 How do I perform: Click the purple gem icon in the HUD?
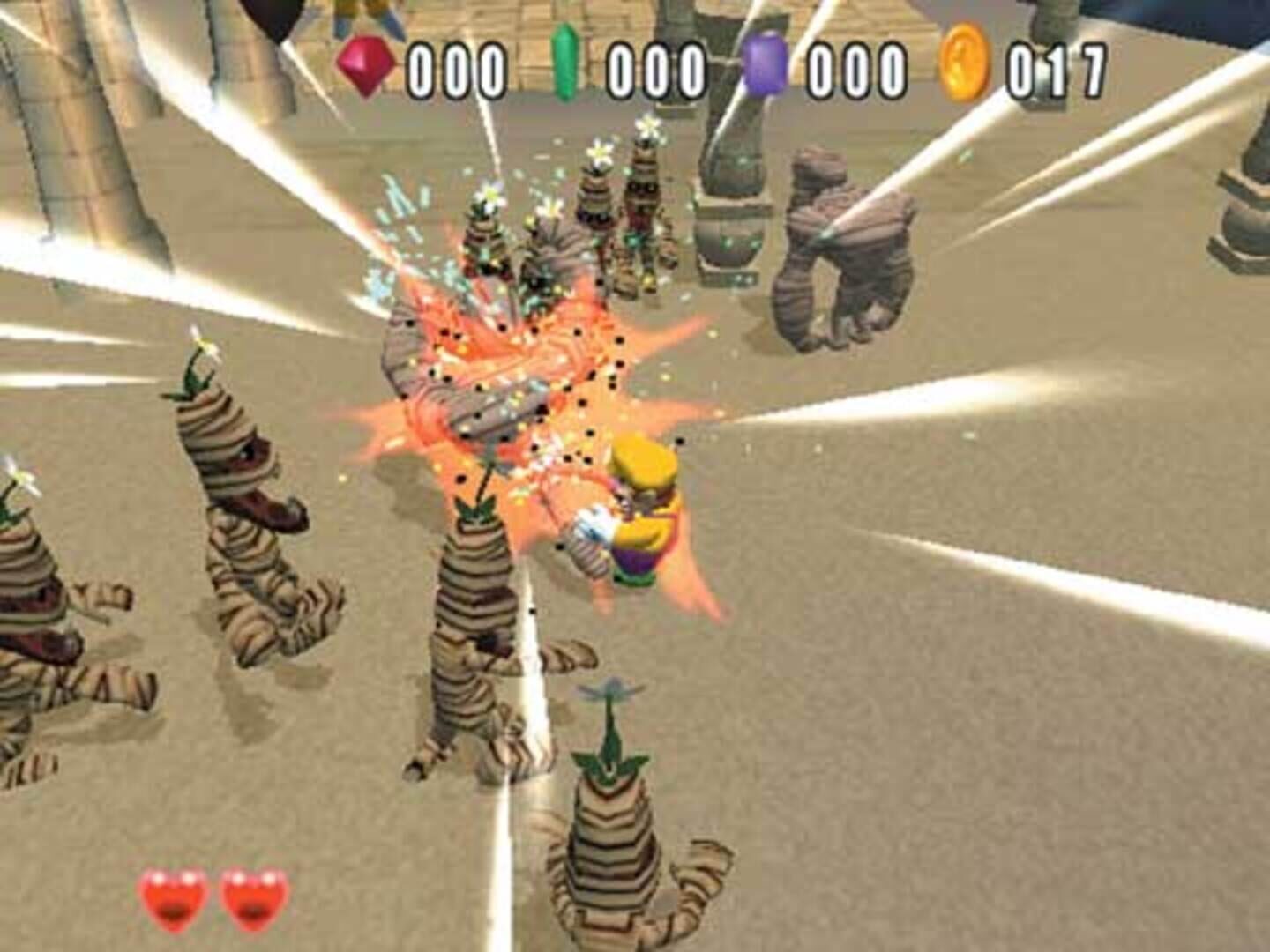coord(764,62)
